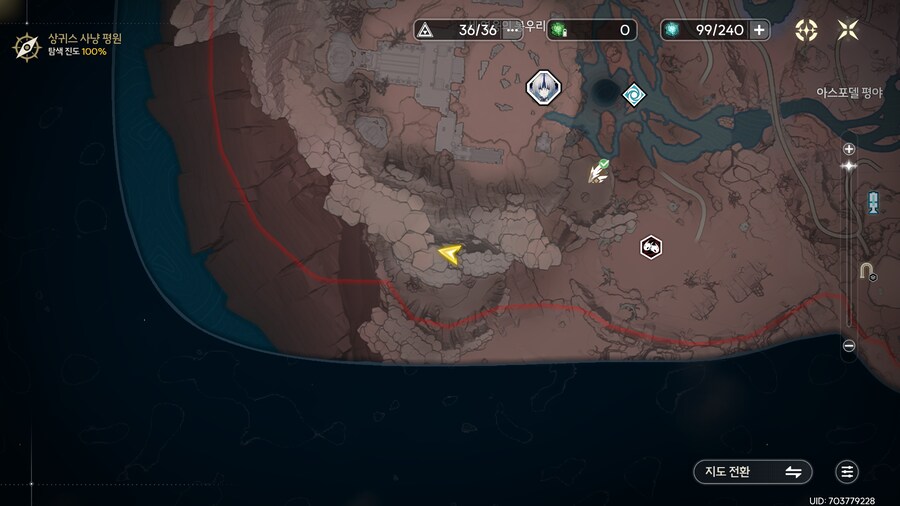Viewport: 900px width, 506px height.
Task: Click the yellow player arrow marker
Action: [448, 255]
